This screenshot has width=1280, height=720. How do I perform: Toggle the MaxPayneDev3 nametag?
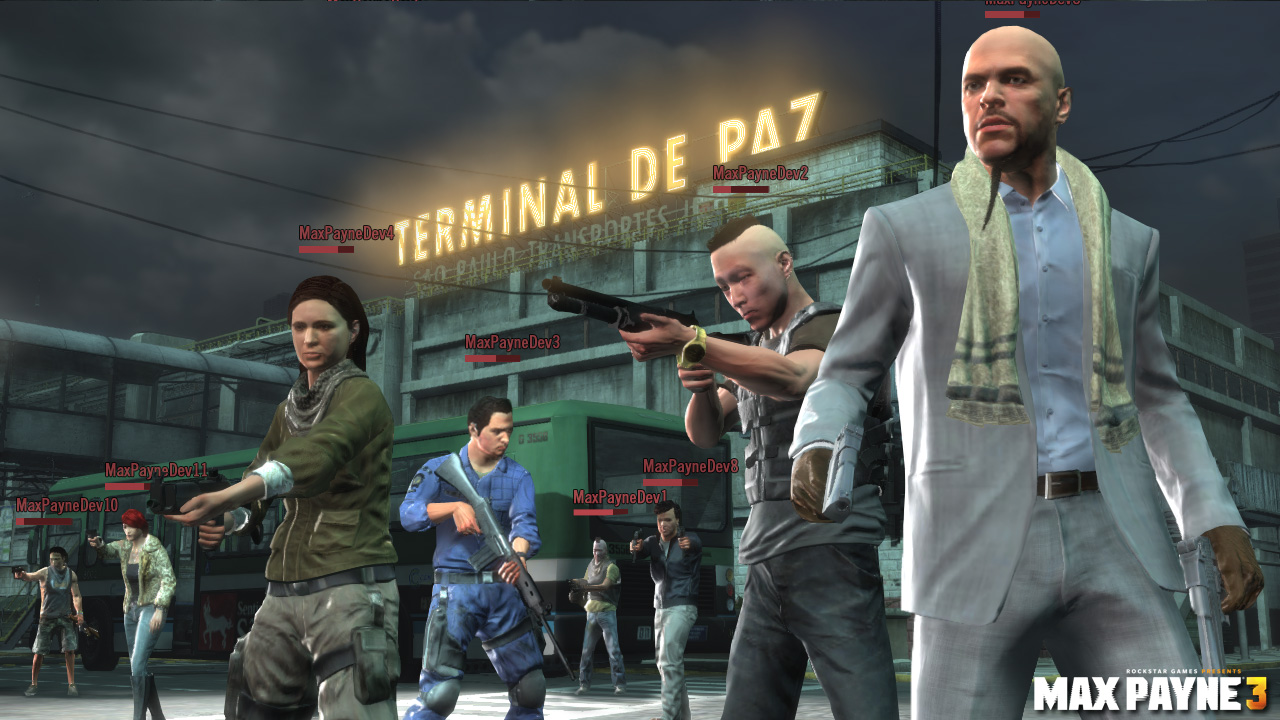point(512,341)
